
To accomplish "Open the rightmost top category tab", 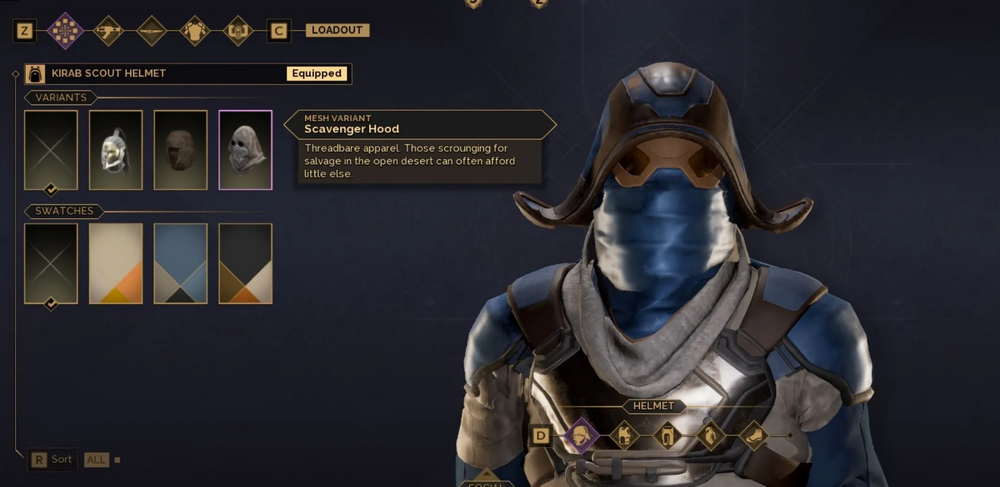I will click(238, 31).
